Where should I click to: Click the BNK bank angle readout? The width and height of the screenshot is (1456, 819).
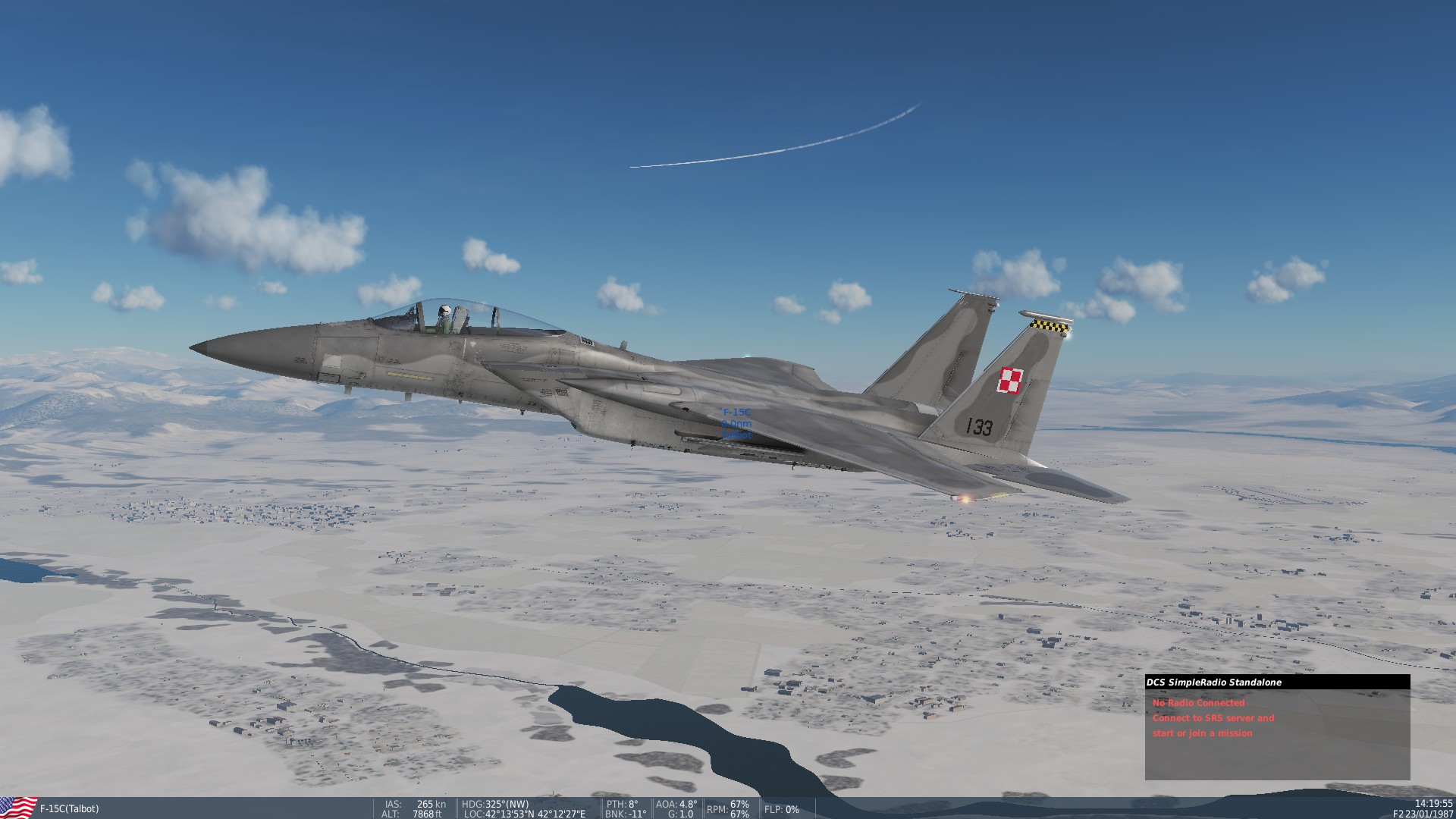pyautogui.click(x=623, y=814)
